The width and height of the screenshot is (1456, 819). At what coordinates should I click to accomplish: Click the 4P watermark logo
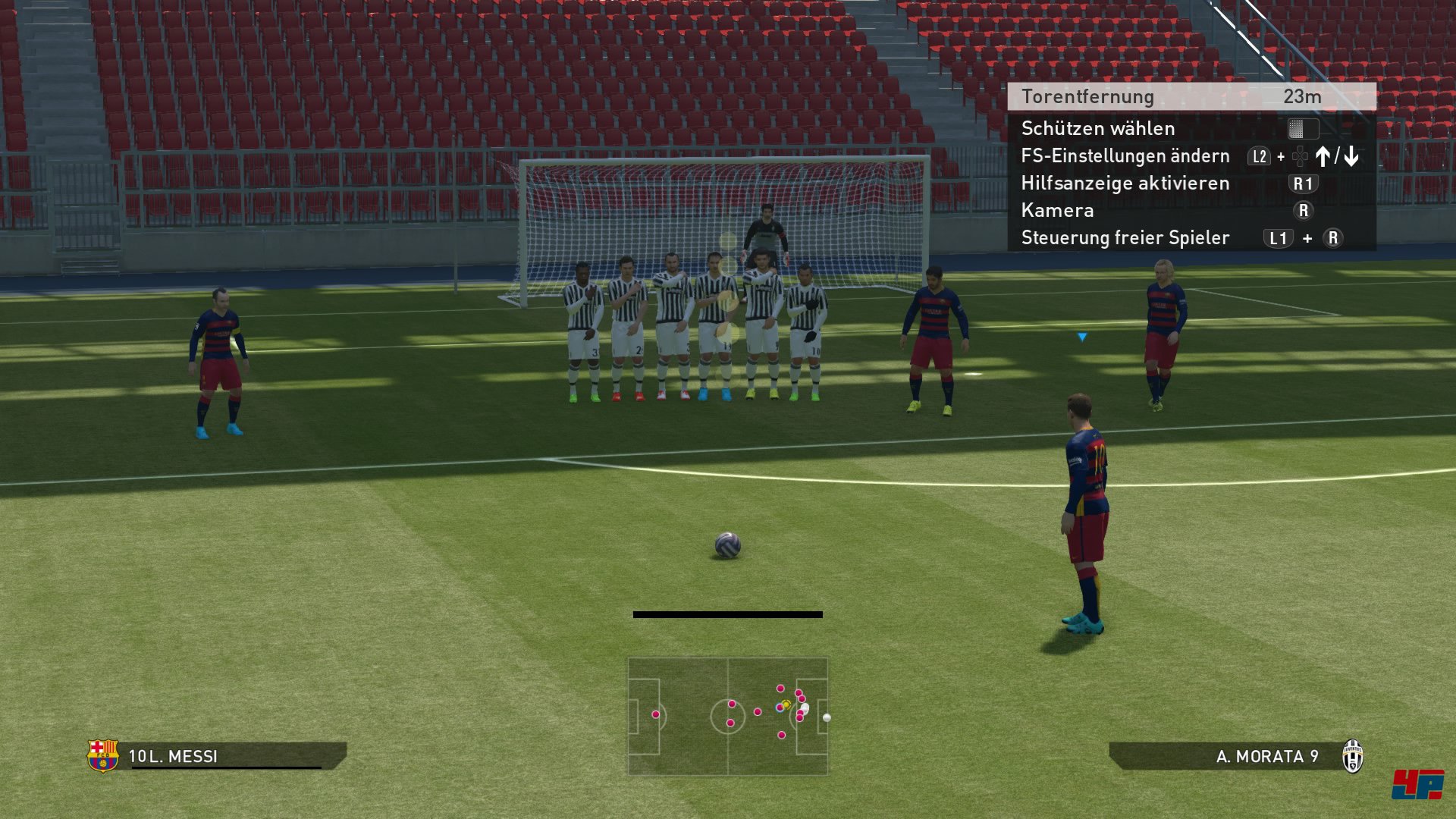[1417, 784]
